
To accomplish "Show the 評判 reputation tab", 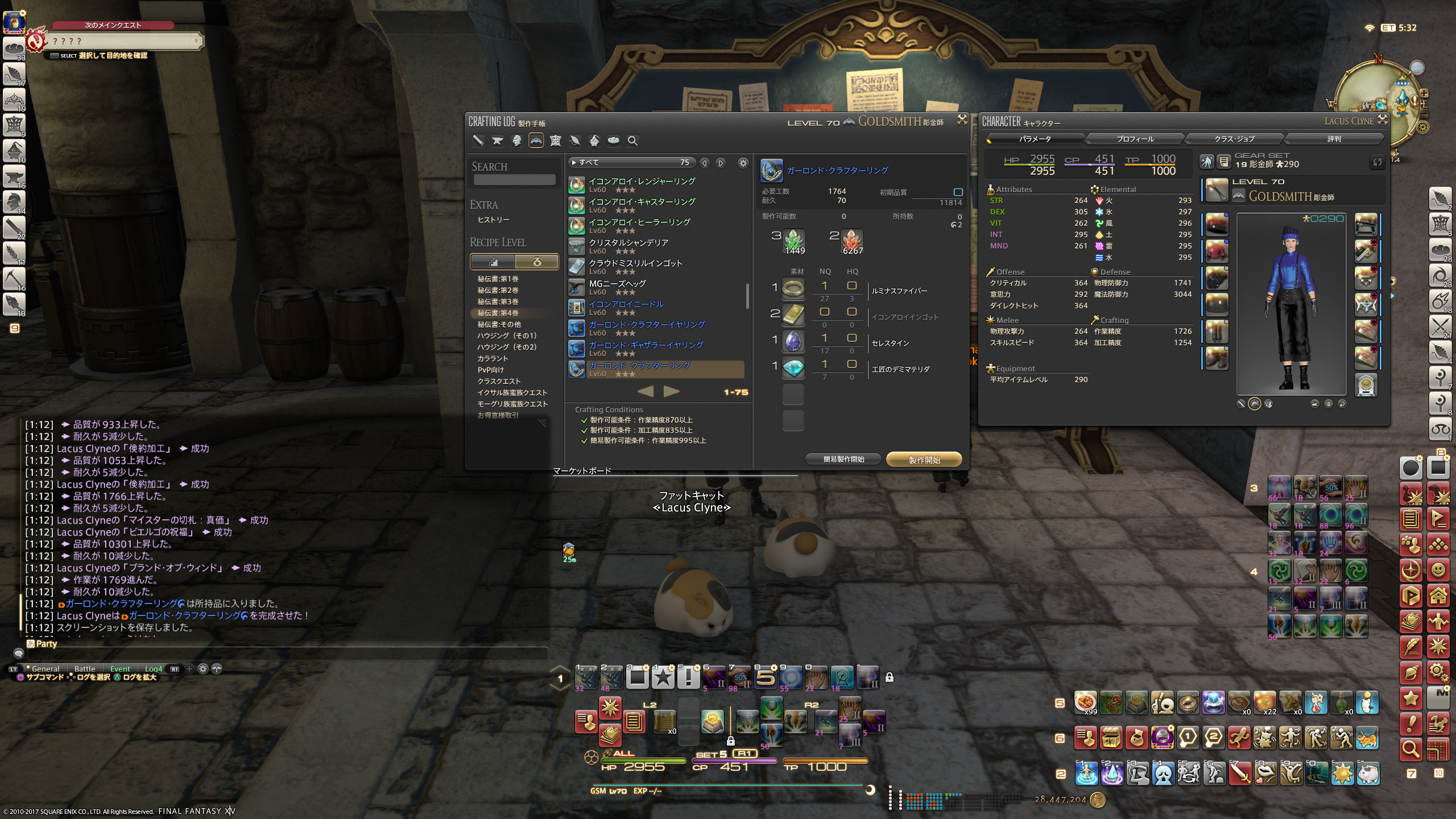I will click(x=1333, y=139).
